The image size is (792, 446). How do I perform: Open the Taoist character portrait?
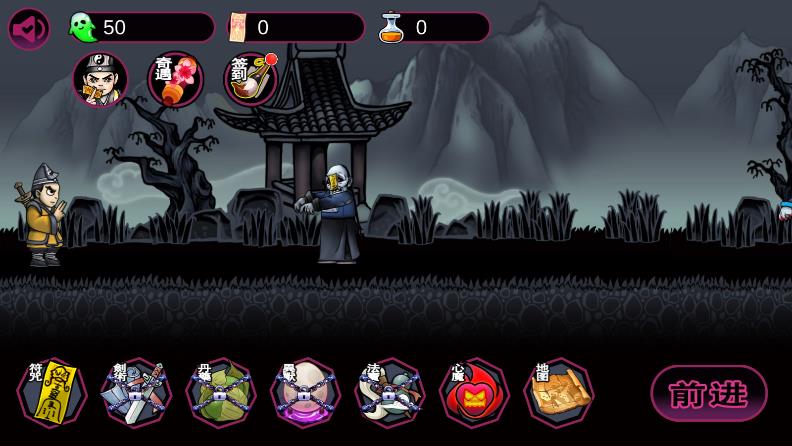100,79
